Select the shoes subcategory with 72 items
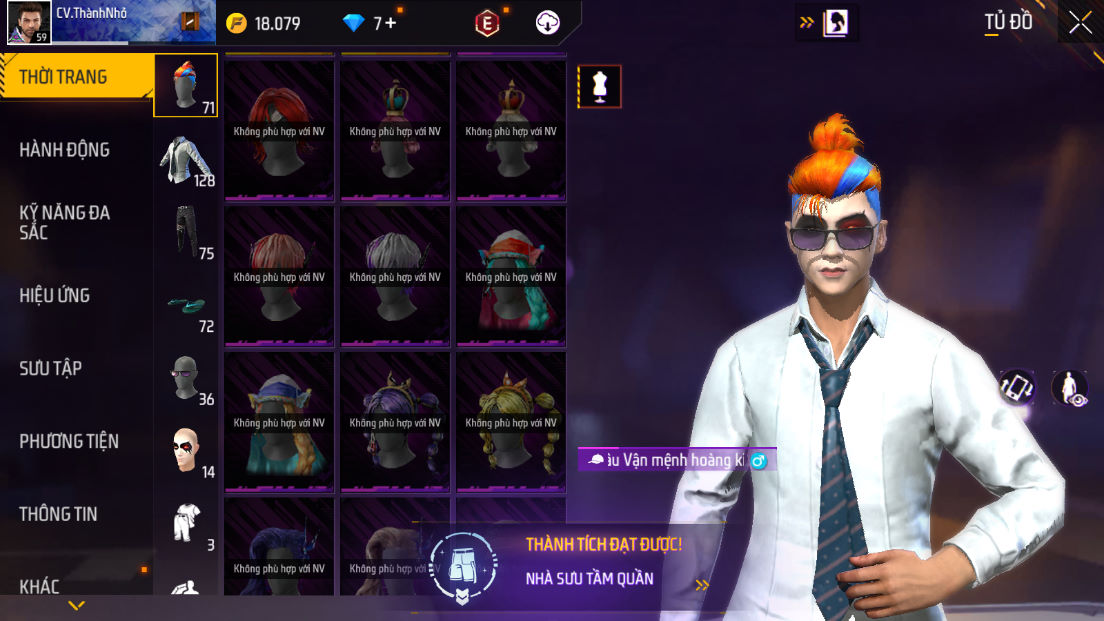The width and height of the screenshot is (1104, 621). pos(185,306)
